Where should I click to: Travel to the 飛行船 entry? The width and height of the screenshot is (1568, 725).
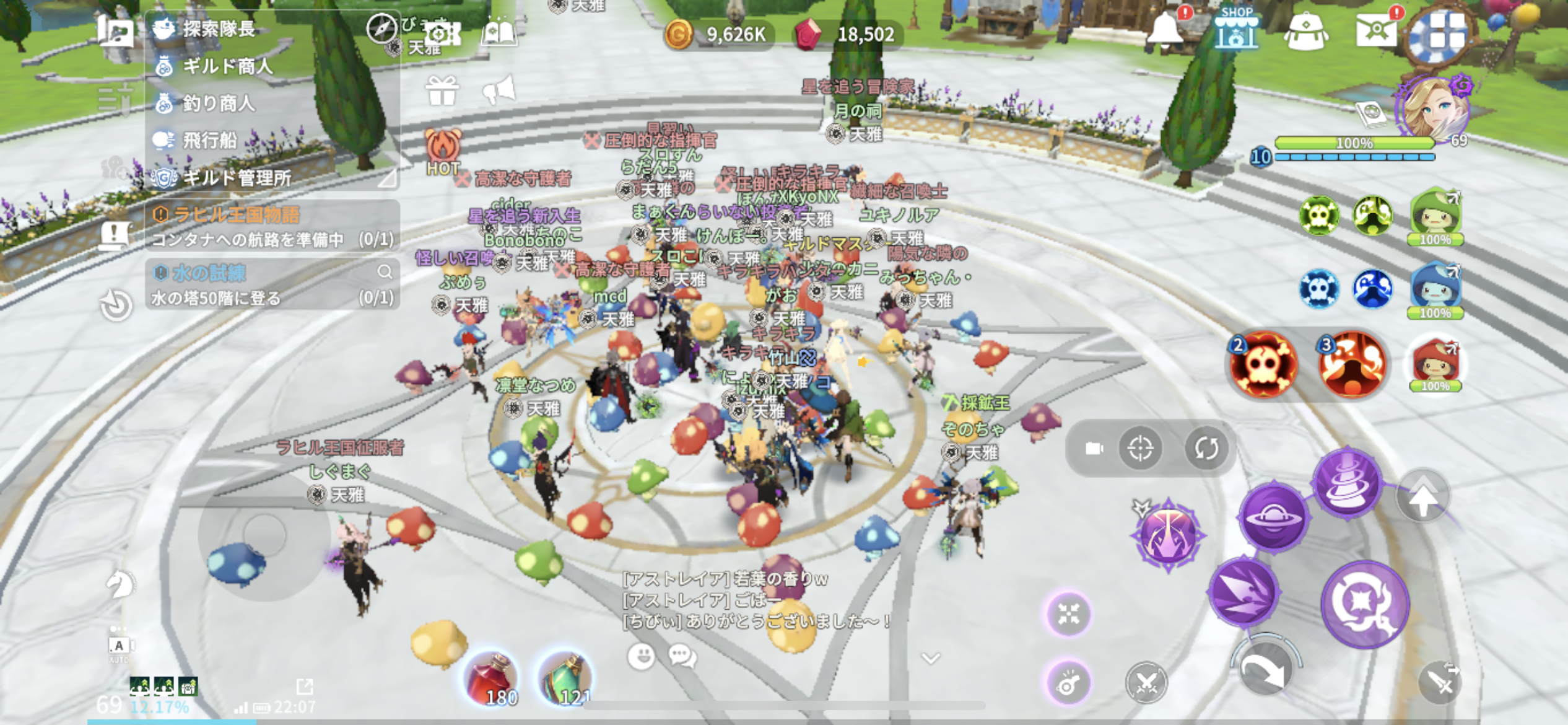209,140
